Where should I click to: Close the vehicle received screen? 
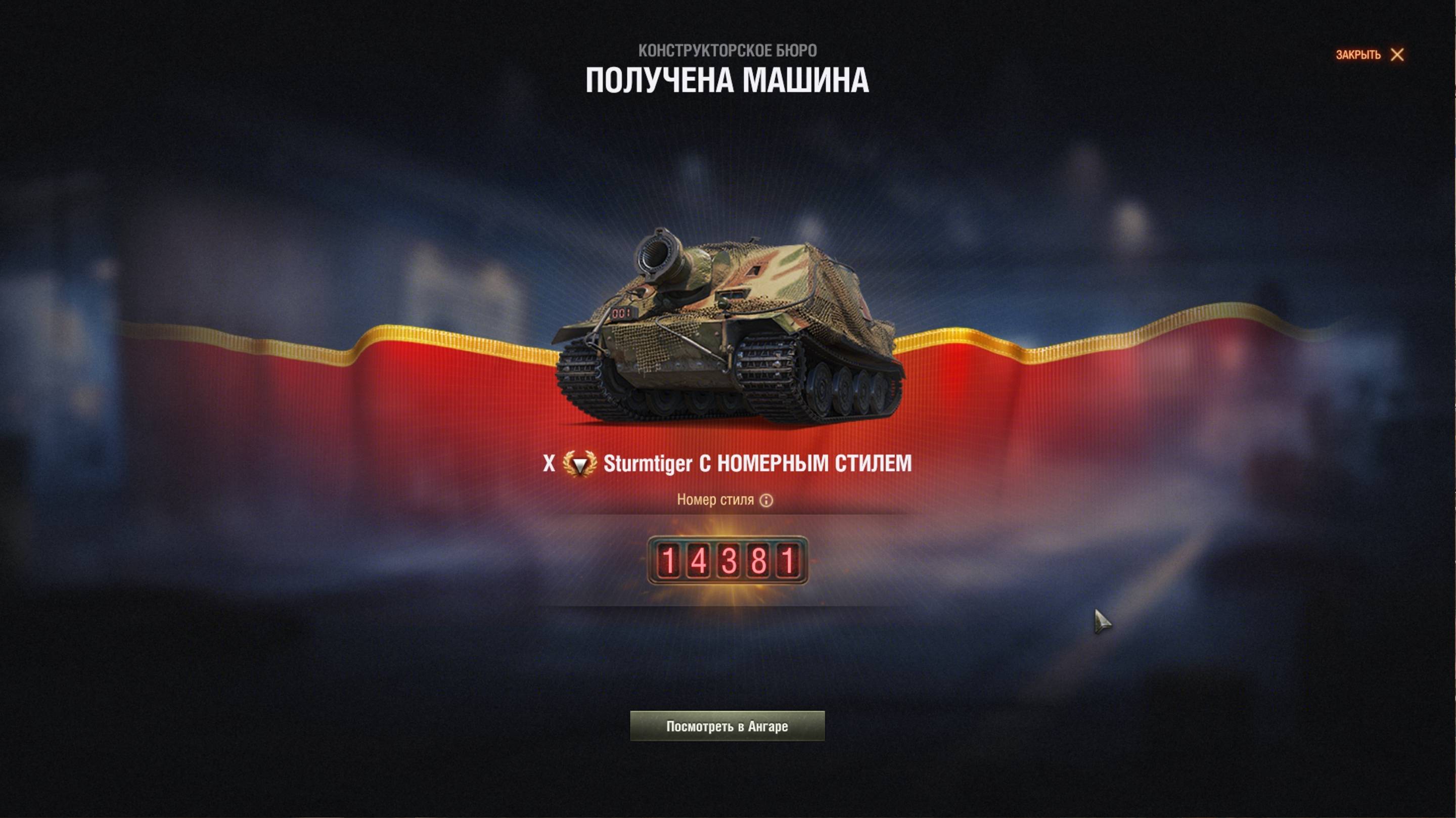(x=1370, y=55)
